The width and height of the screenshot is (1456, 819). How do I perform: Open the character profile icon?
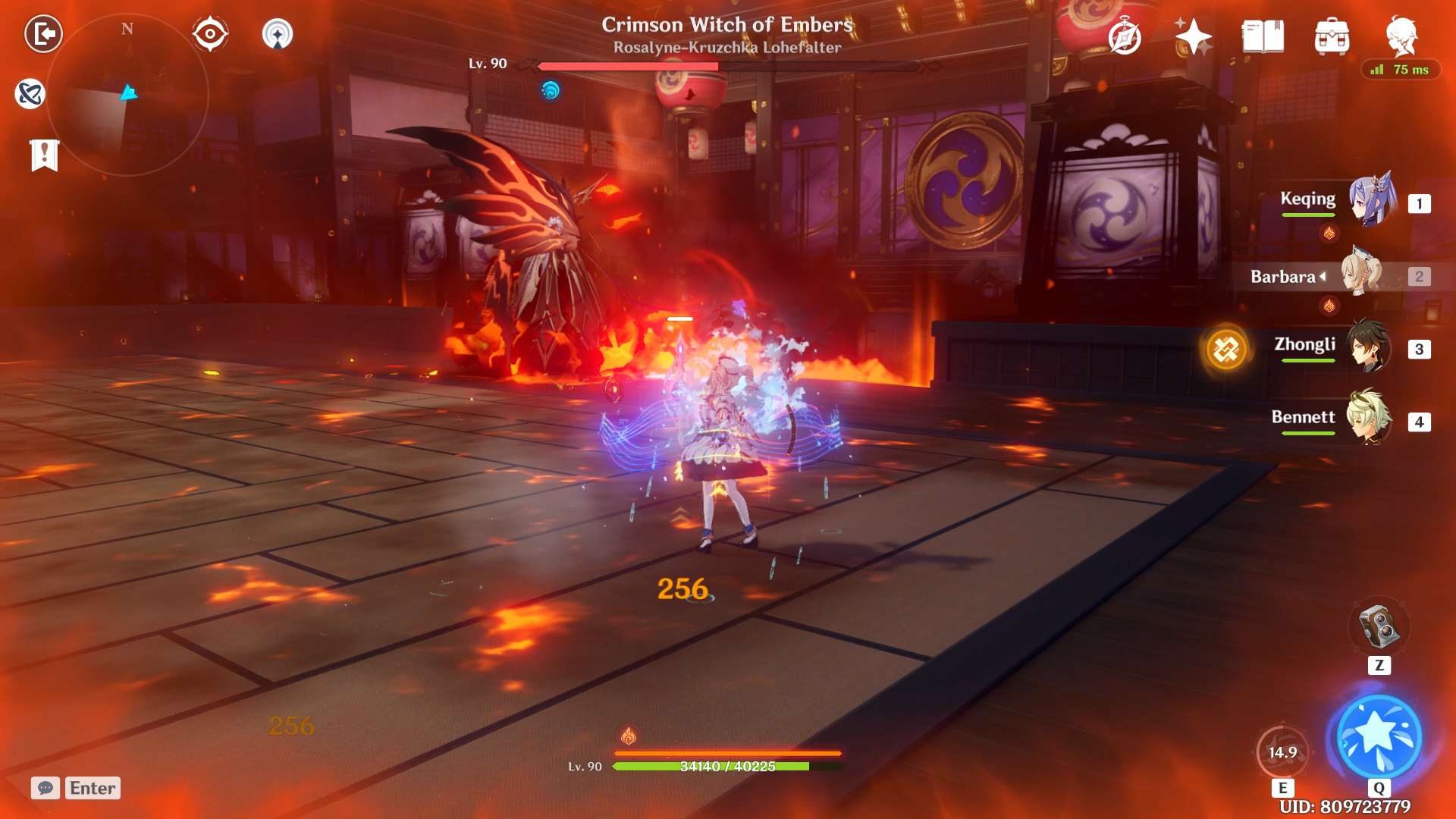click(x=1401, y=35)
